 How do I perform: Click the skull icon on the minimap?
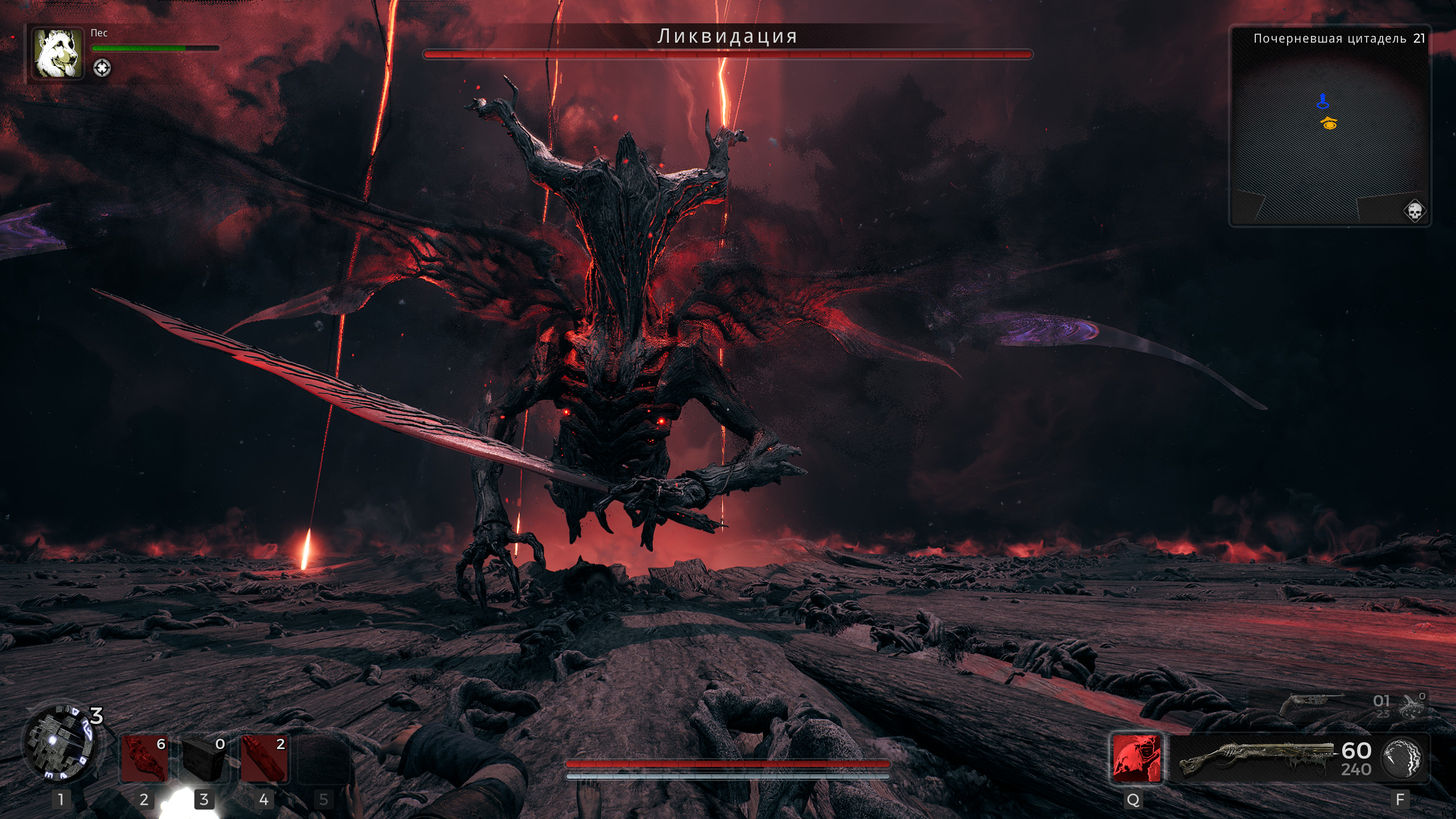[x=1414, y=212]
